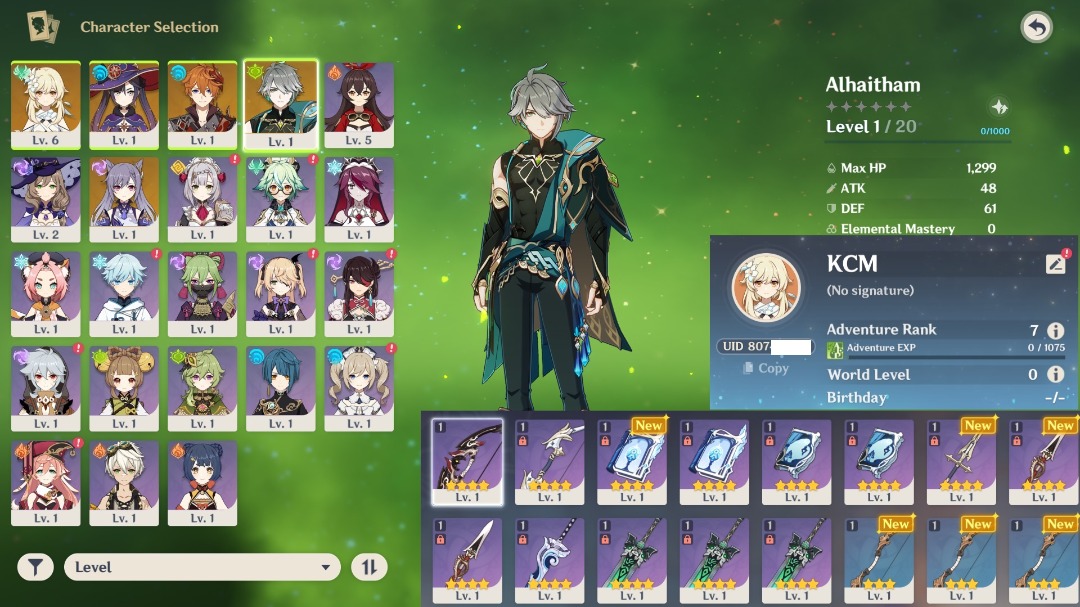Open the character filter funnel button

click(x=35, y=567)
